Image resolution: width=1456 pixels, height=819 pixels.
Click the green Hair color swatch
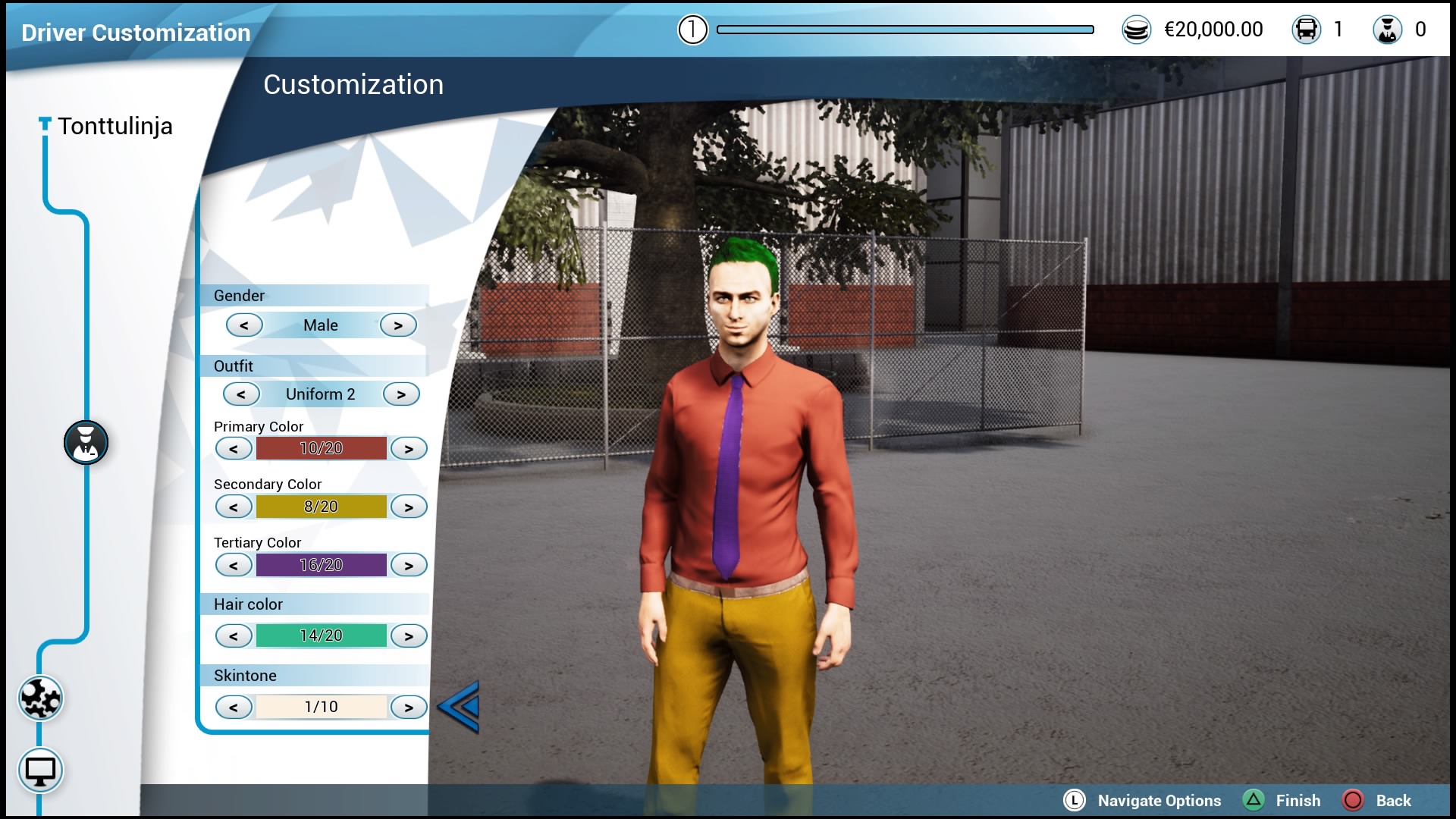[x=321, y=635]
